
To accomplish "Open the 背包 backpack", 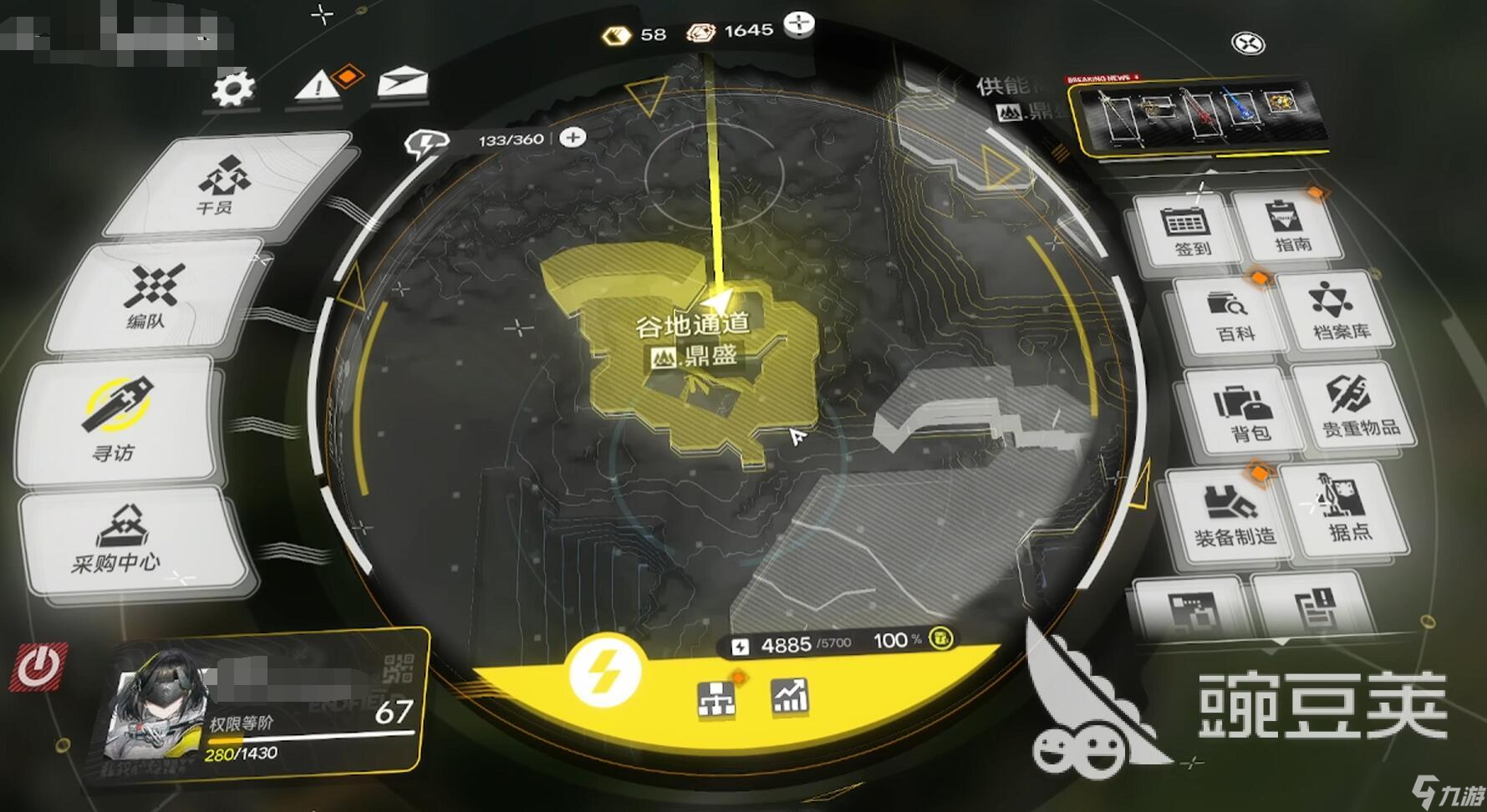I will (1245, 413).
